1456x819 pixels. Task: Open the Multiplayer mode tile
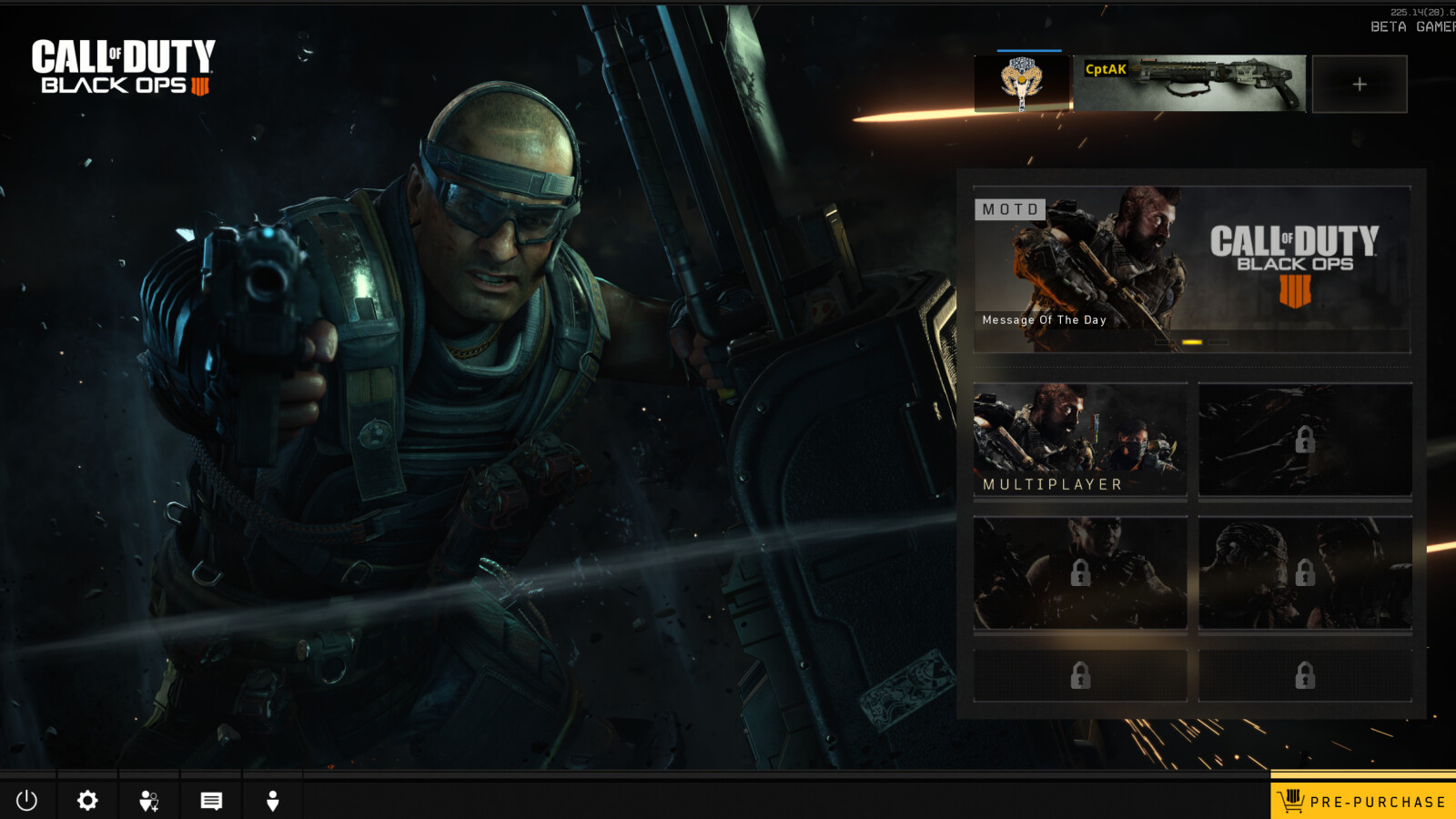coord(1080,440)
